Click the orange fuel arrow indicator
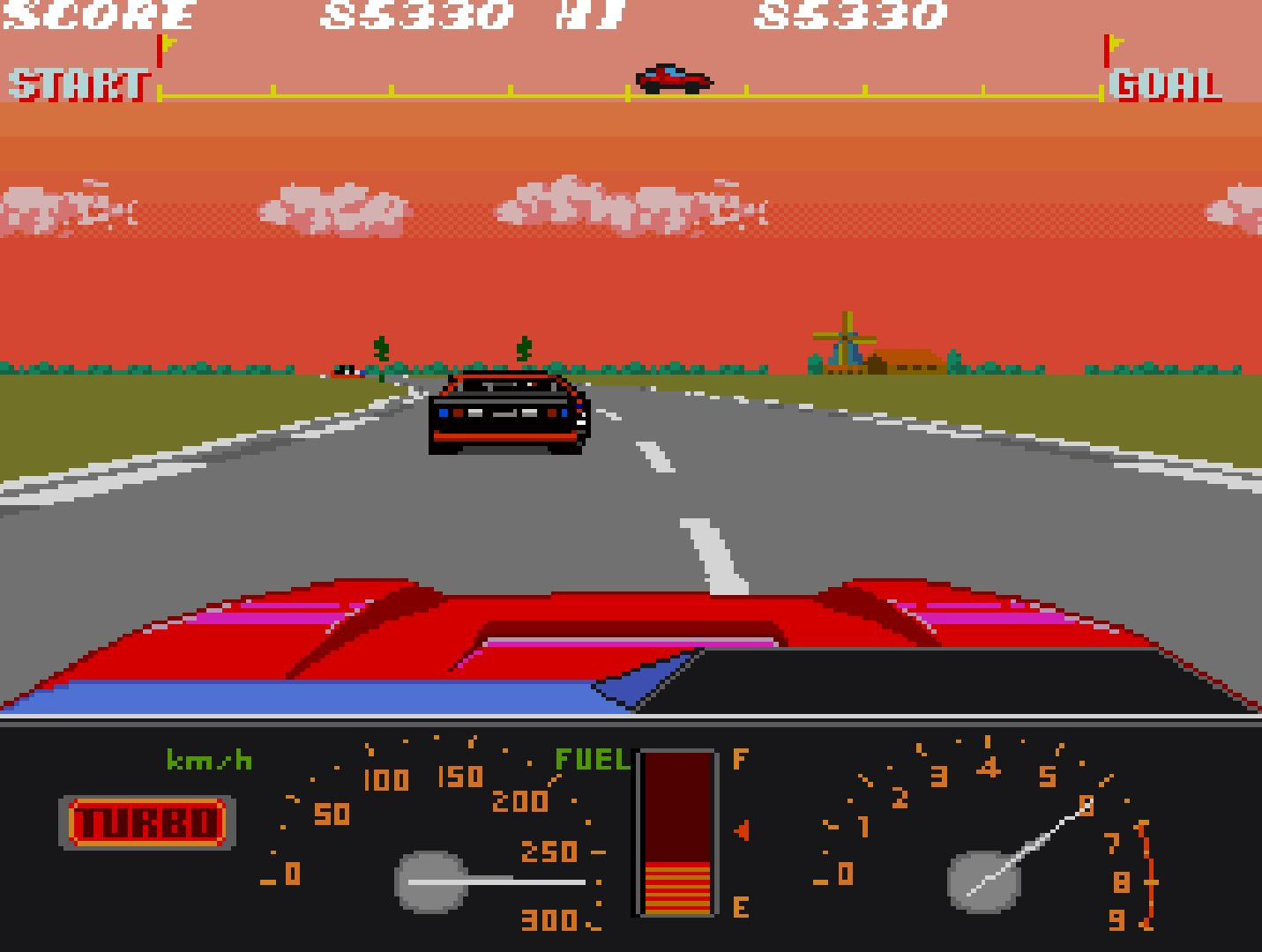This screenshot has height=952, width=1262. 741,829
